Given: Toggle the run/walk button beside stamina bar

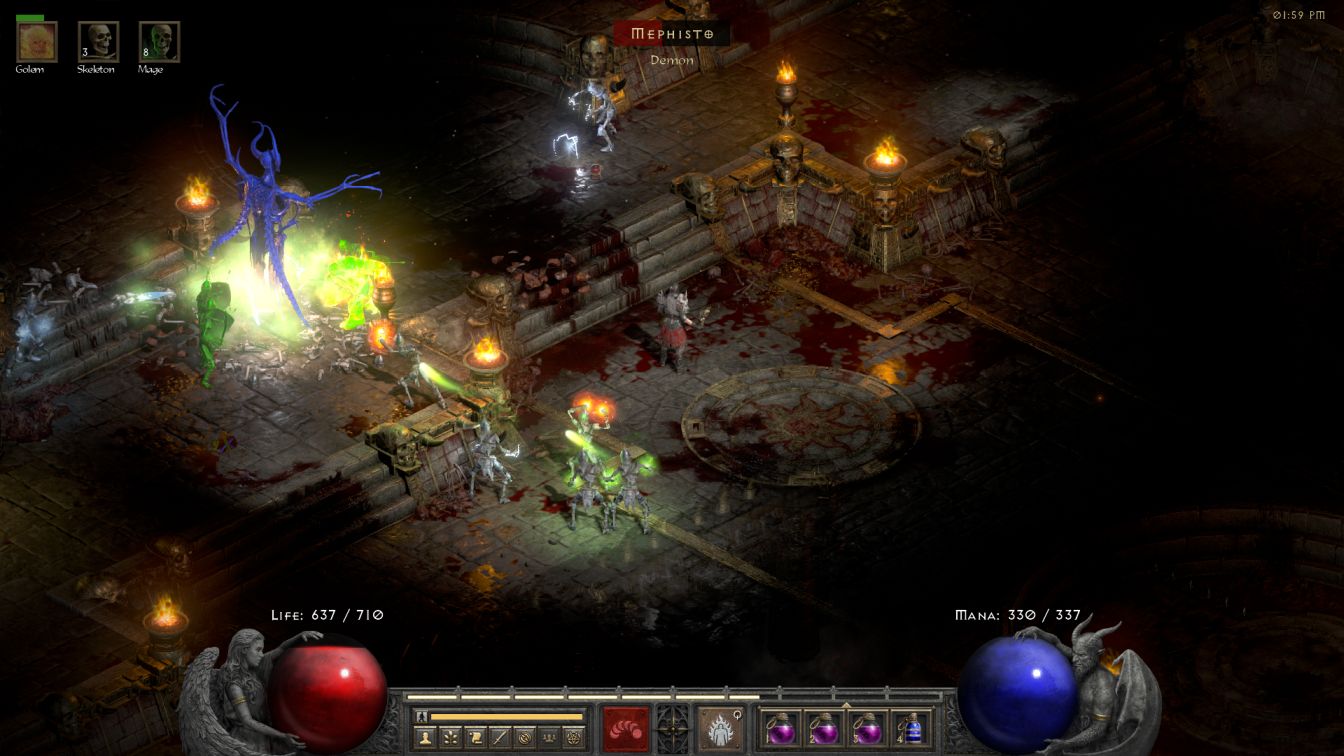Looking at the screenshot, I should [x=422, y=716].
